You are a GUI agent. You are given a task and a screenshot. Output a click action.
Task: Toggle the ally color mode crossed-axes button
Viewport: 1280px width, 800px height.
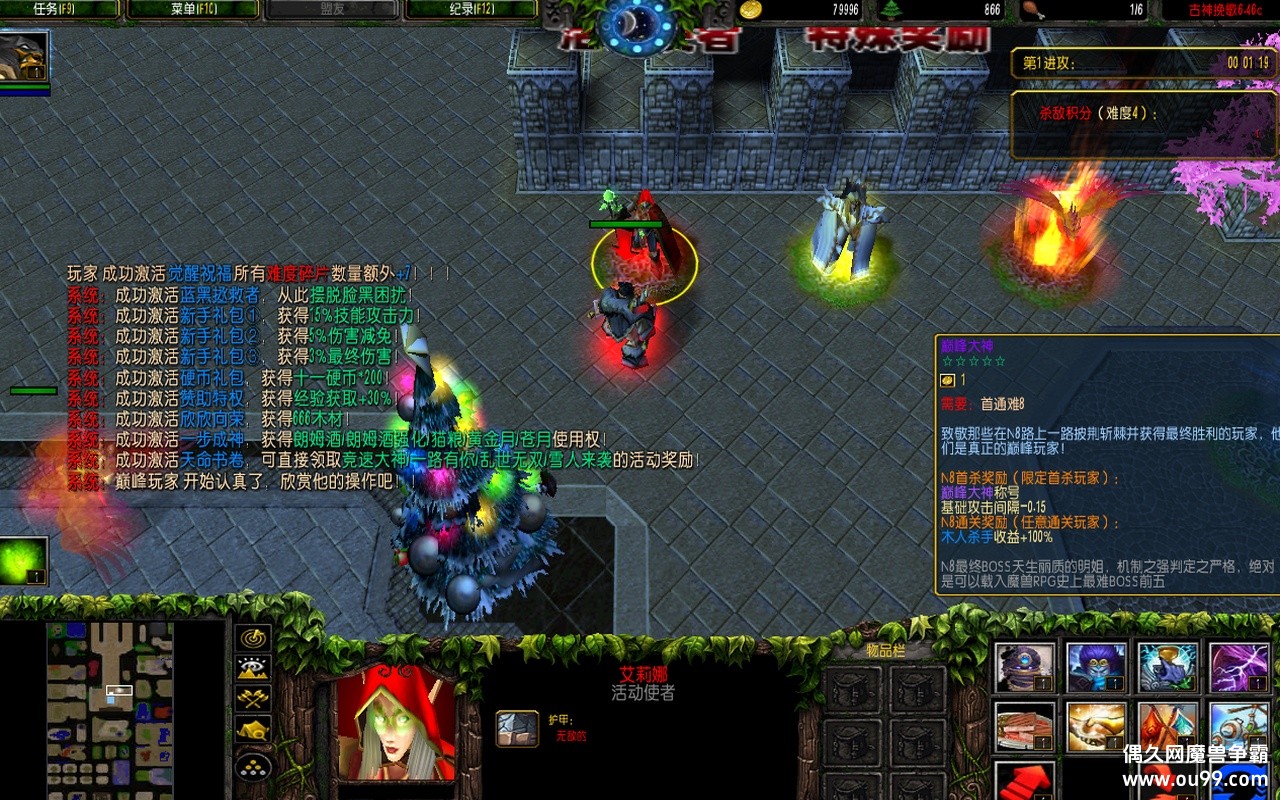pyautogui.click(x=253, y=698)
